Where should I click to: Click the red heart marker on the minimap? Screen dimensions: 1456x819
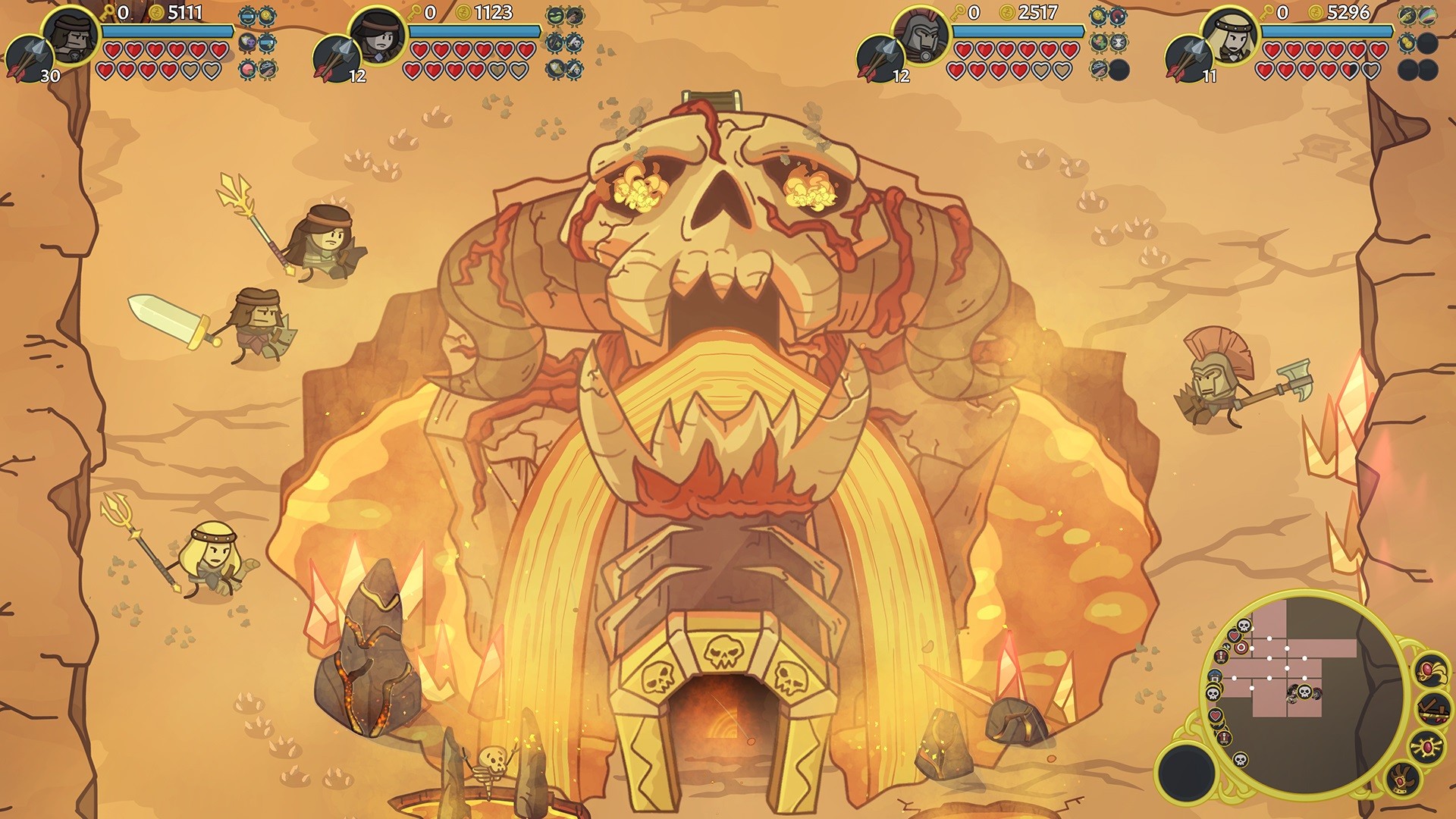1234,636
